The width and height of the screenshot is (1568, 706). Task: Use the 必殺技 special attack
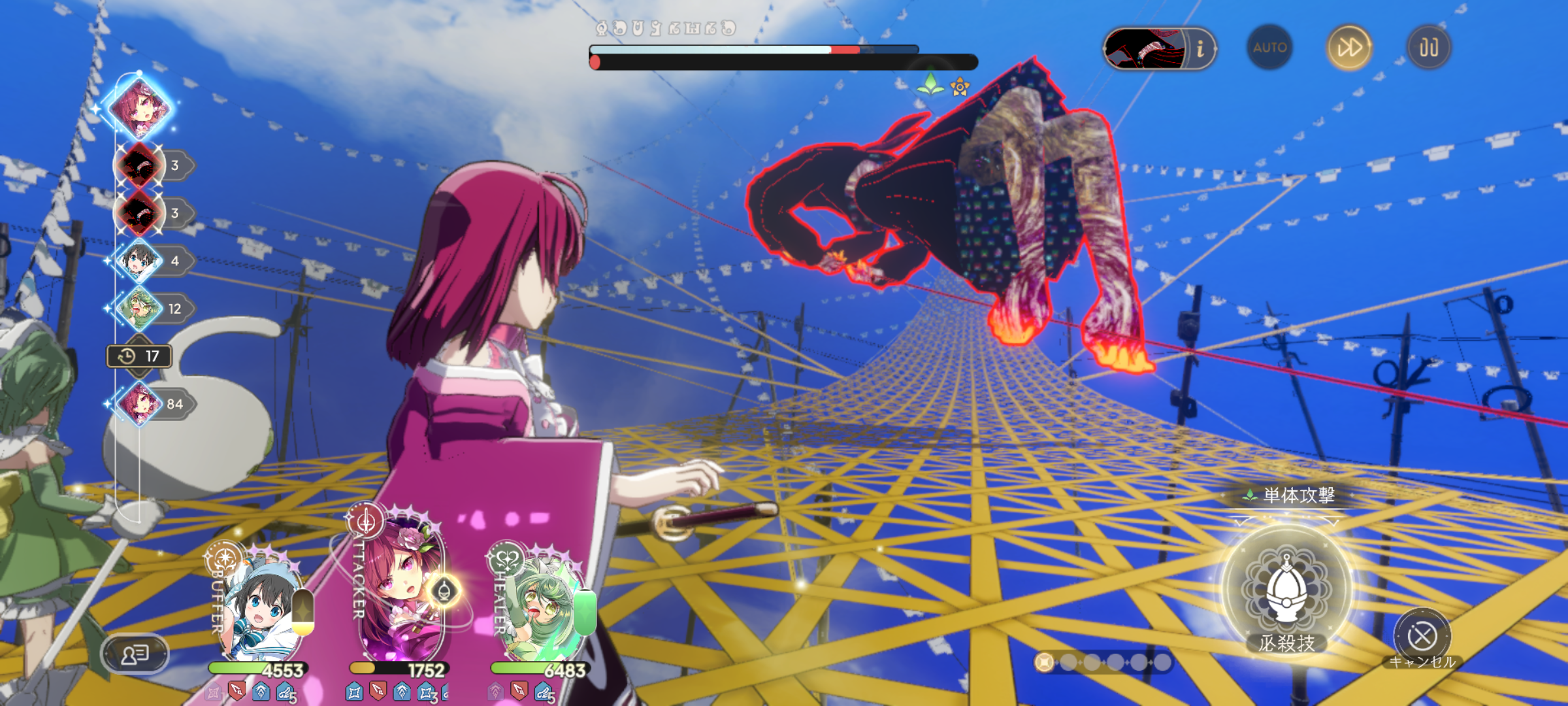click(x=1286, y=588)
